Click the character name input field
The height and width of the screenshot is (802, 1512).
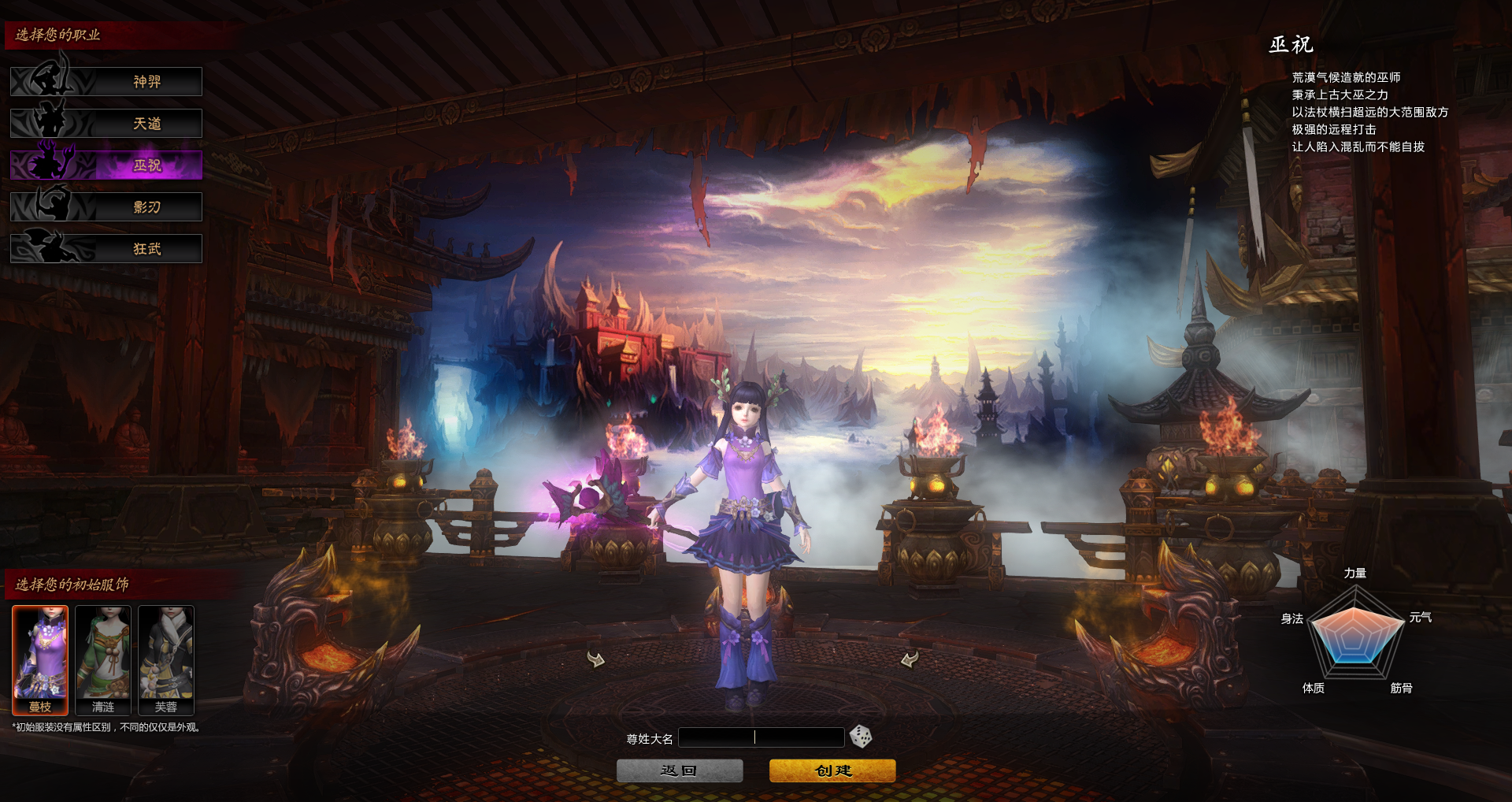point(761,737)
